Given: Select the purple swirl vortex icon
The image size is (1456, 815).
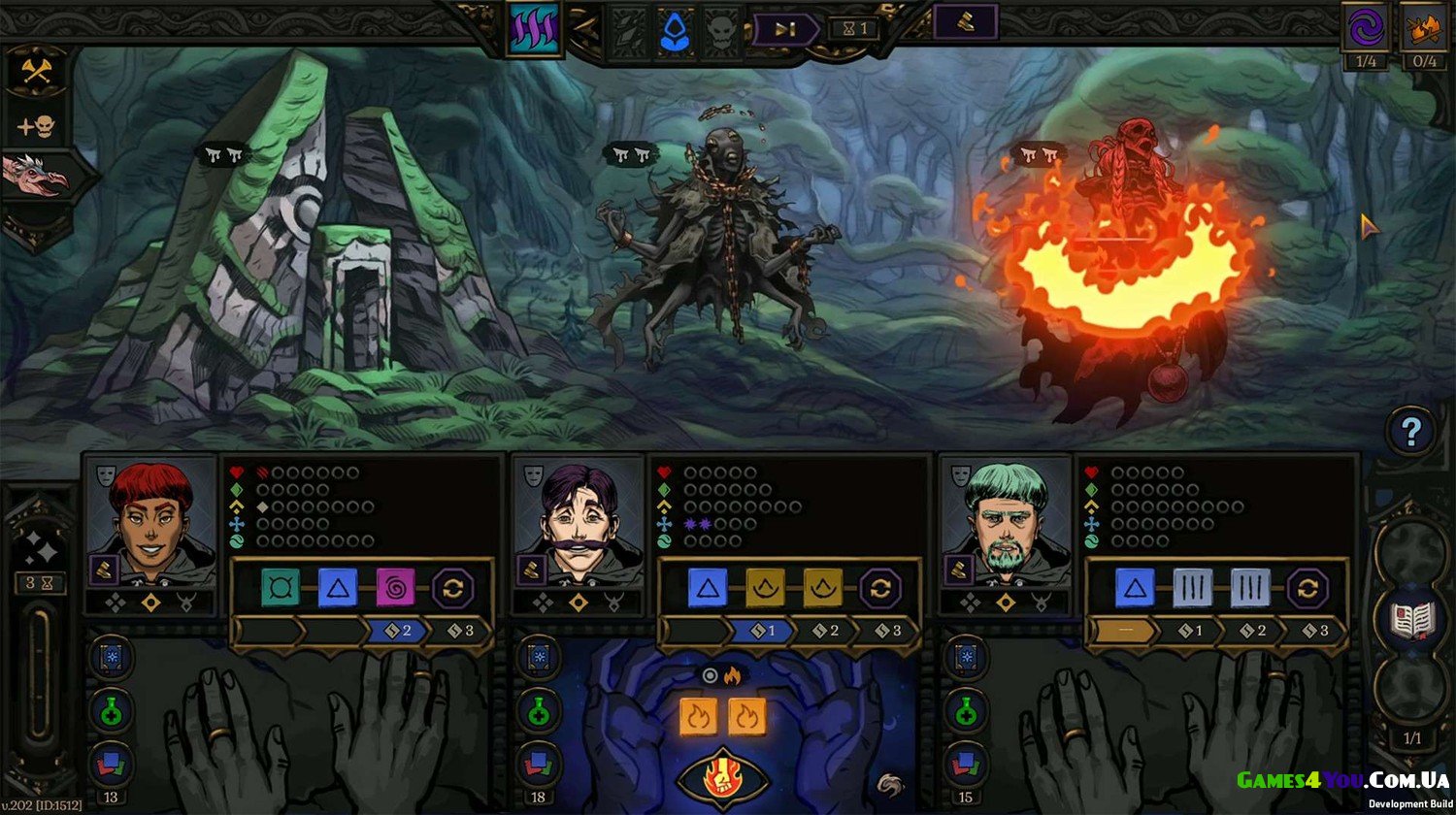Looking at the screenshot, I should pyautogui.click(x=1365, y=27).
